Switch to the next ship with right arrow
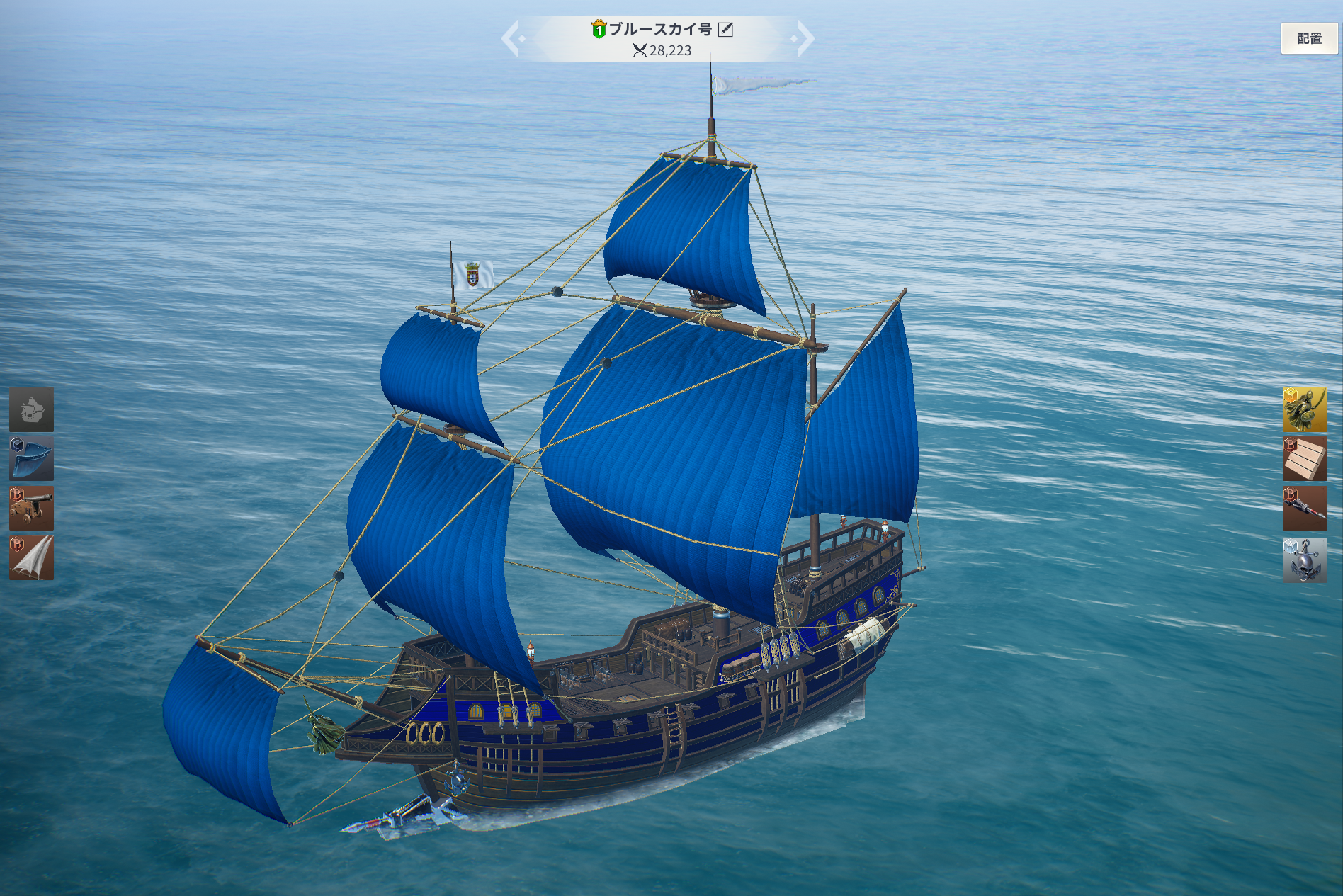Viewport: 1343px width, 896px height. (x=805, y=39)
